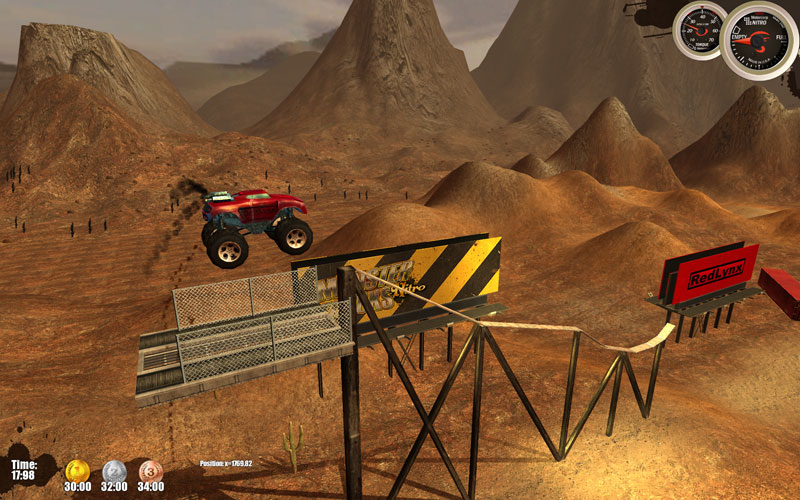Select the silver medal icon

point(114,470)
